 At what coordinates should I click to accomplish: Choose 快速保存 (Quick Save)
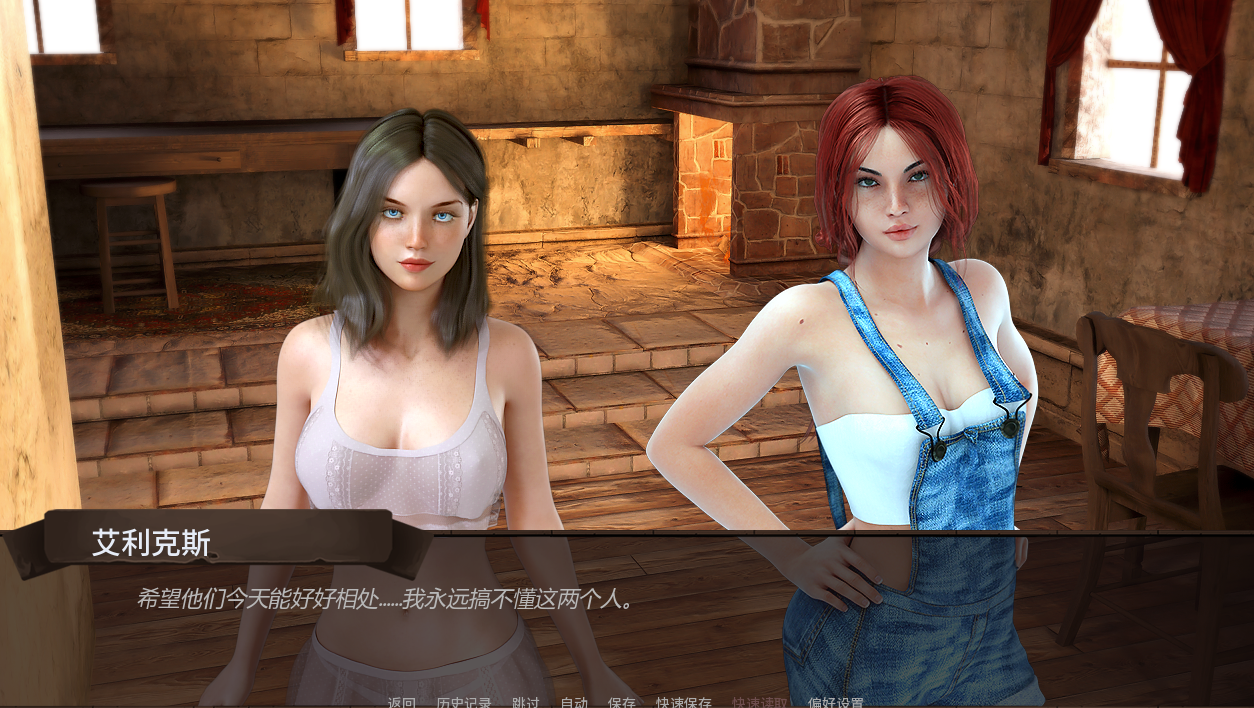coord(684,702)
